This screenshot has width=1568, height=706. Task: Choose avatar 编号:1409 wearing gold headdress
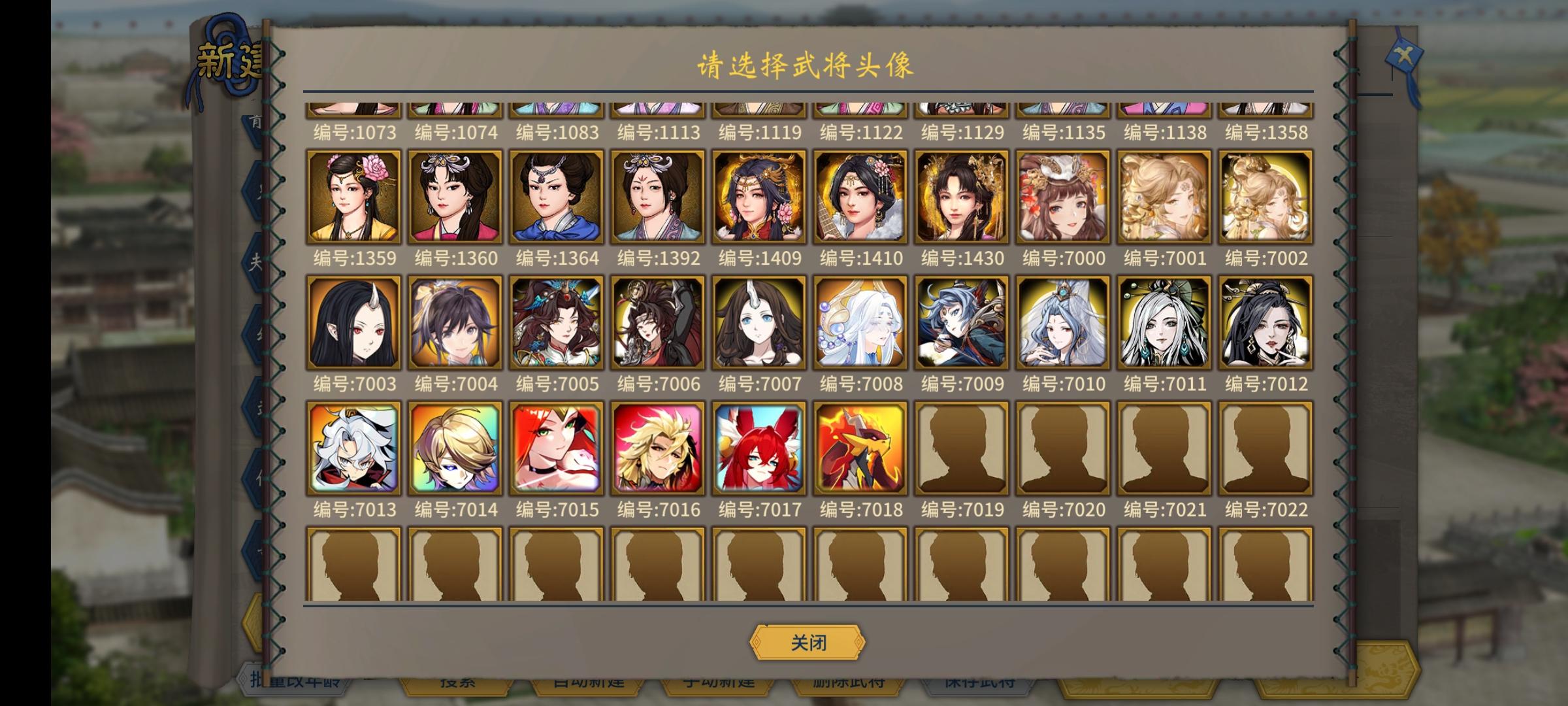tap(759, 196)
